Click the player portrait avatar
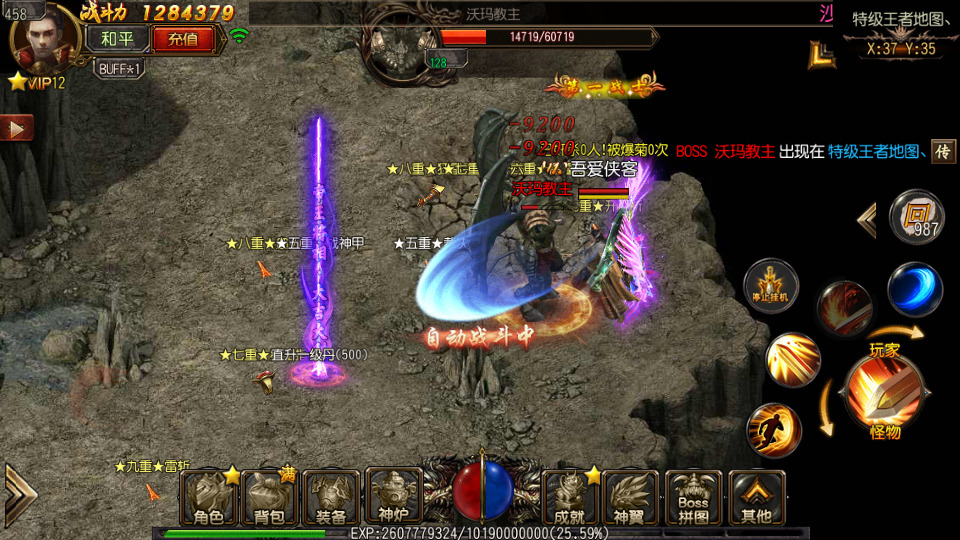960x540 pixels. [x=42, y=40]
